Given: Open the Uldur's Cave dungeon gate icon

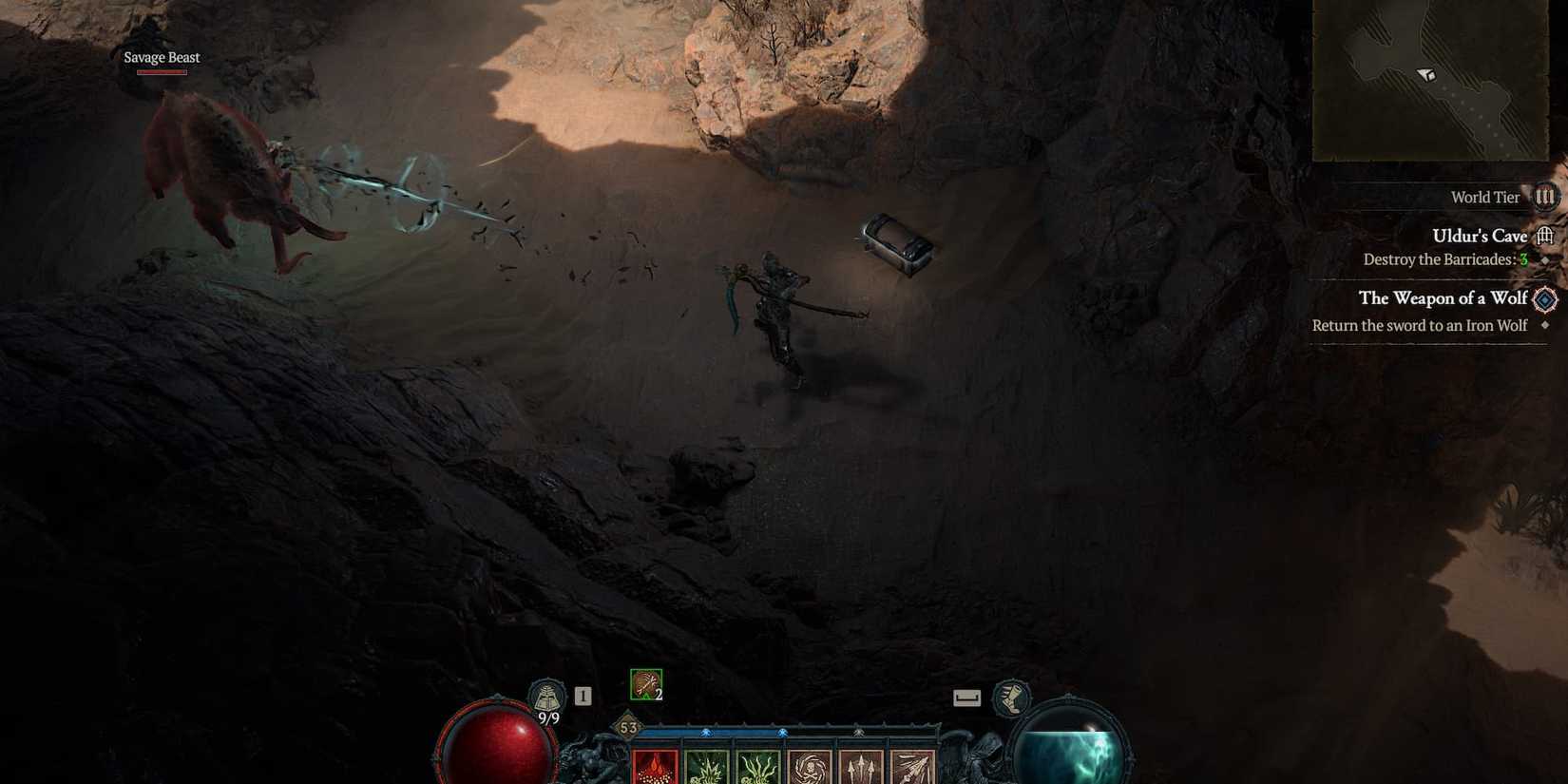Looking at the screenshot, I should coord(1547,235).
